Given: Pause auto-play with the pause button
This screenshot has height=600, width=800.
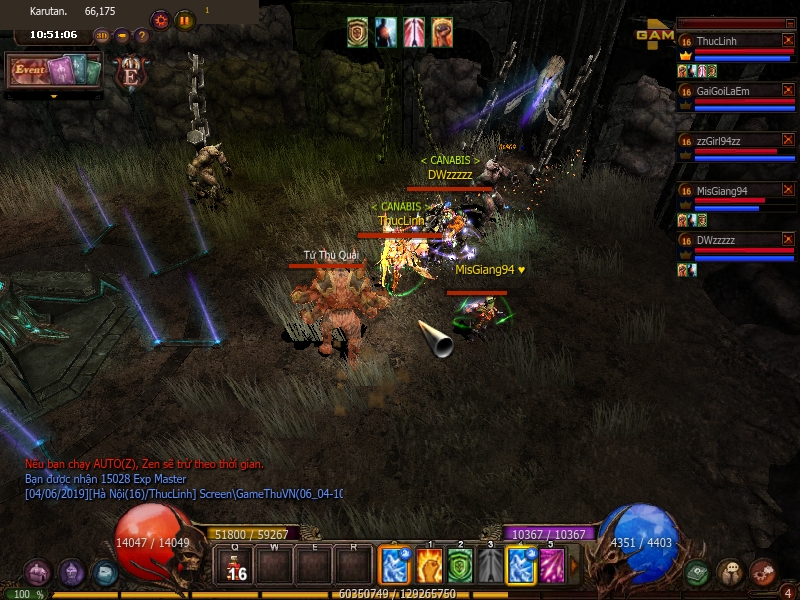Looking at the screenshot, I should tap(185, 19).
